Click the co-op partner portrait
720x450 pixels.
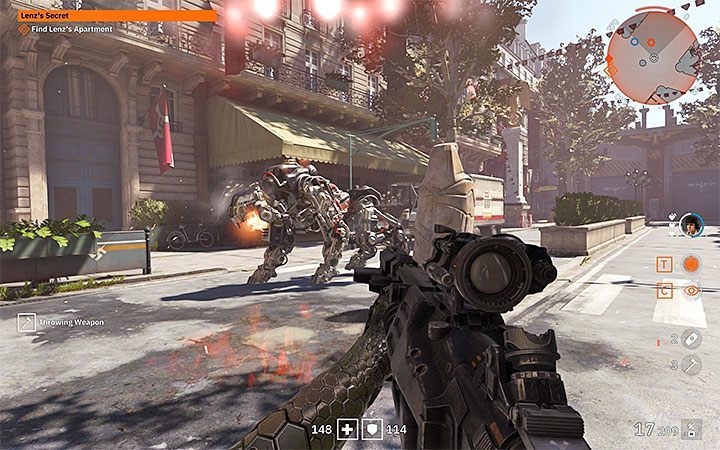[691, 226]
